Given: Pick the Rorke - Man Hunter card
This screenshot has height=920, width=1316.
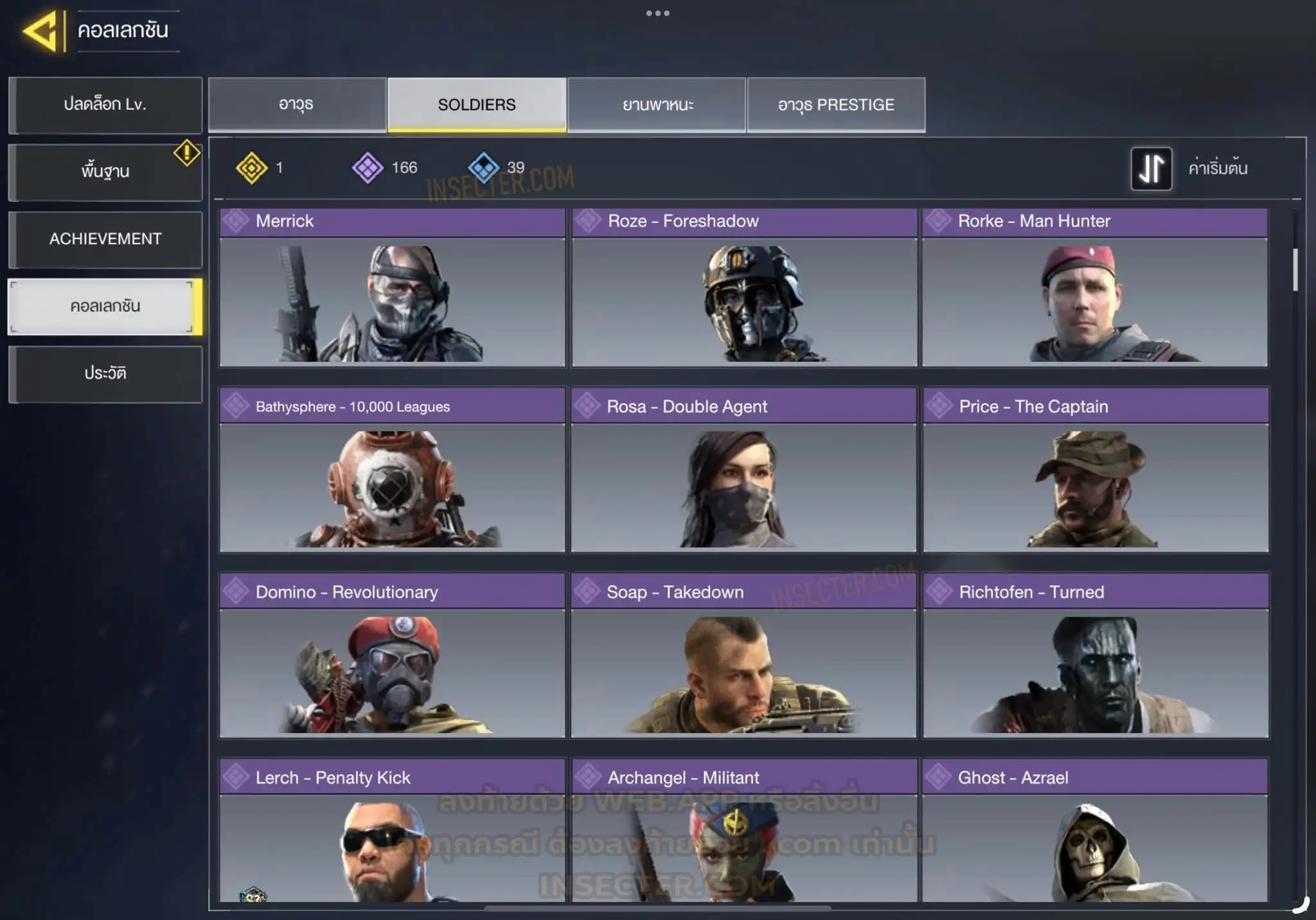Looking at the screenshot, I should 1095,287.
